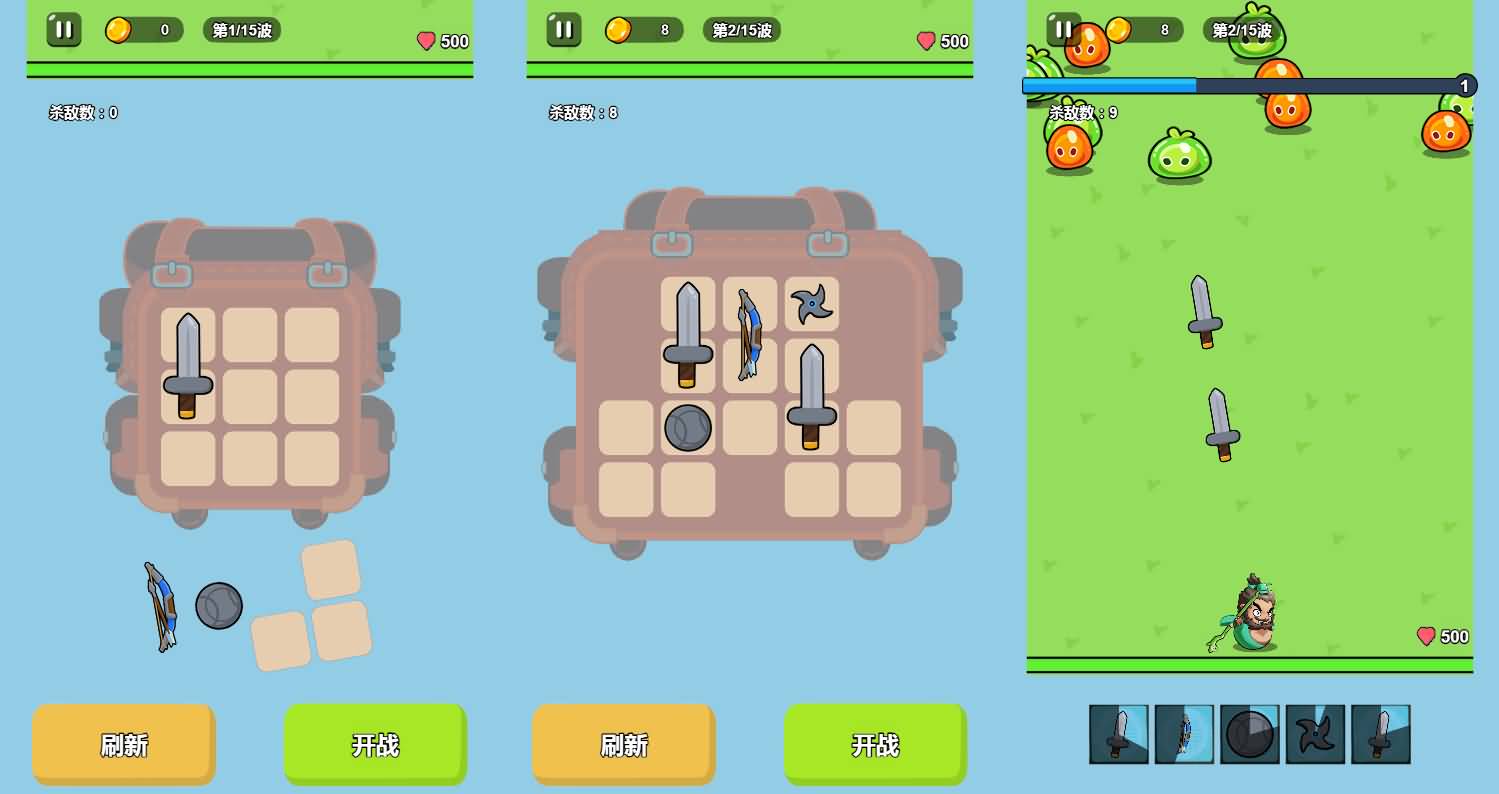The width and height of the screenshot is (1499, 794).
Task: Tap the bow icon in the bottom weapon bar
Action: (x=1185, y=733)
